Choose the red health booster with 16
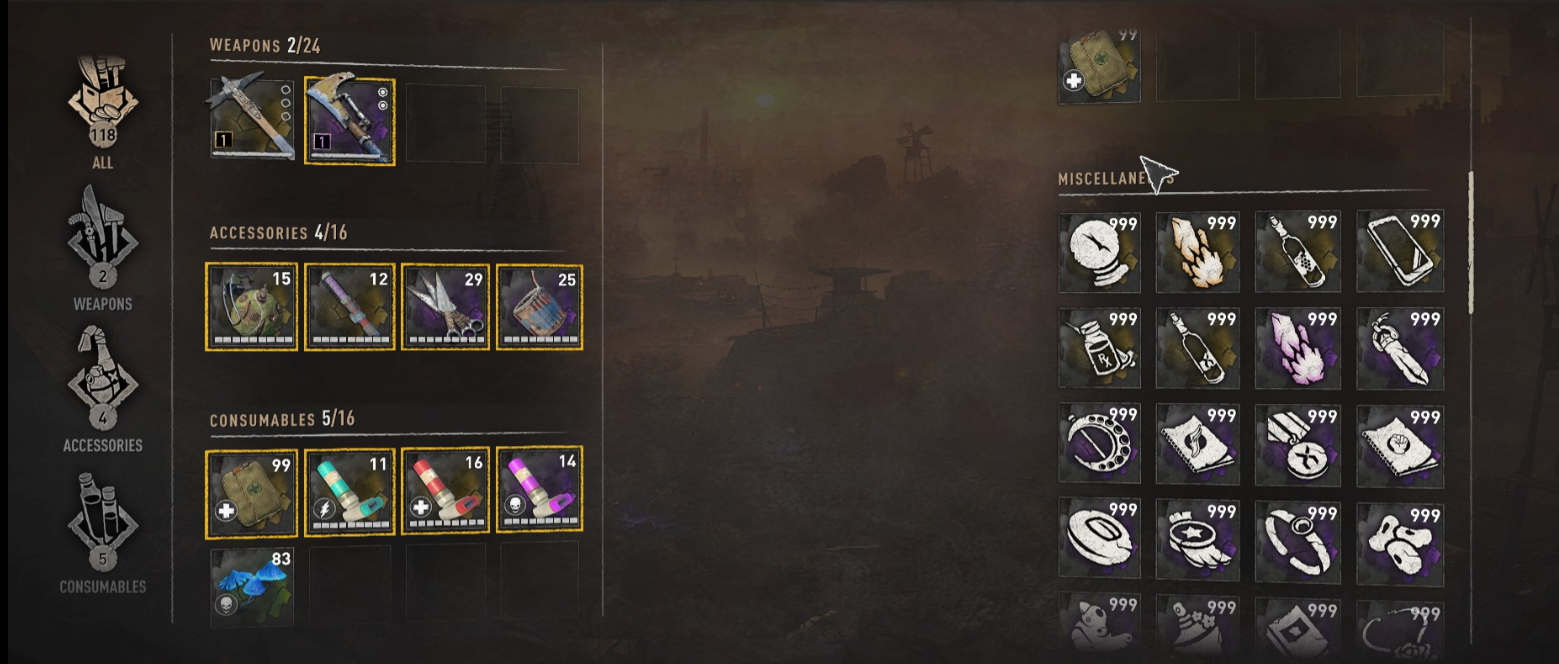The width and height of the screenshot is (1559, 664). point(446,492)
